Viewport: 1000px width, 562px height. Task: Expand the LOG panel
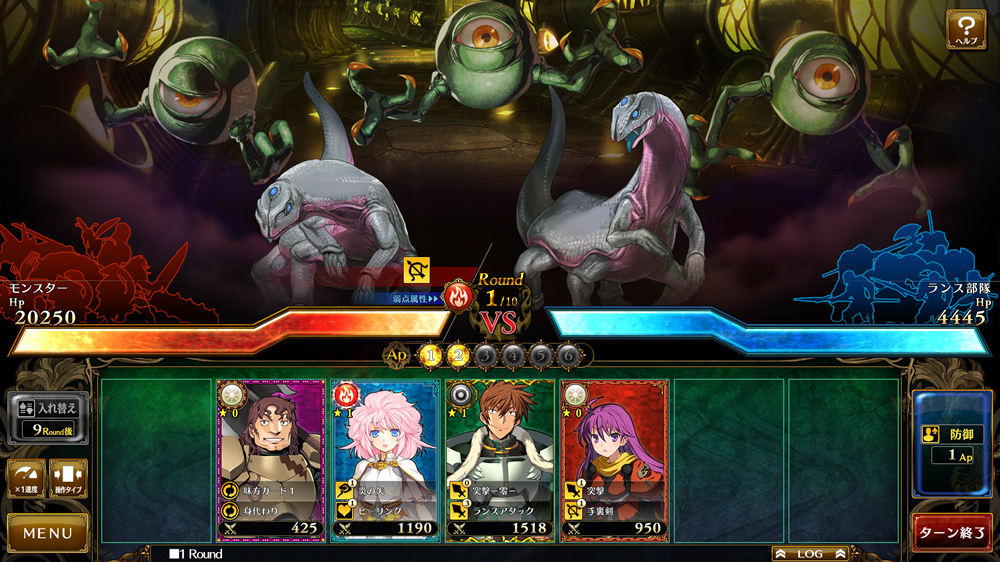point(809,553)
